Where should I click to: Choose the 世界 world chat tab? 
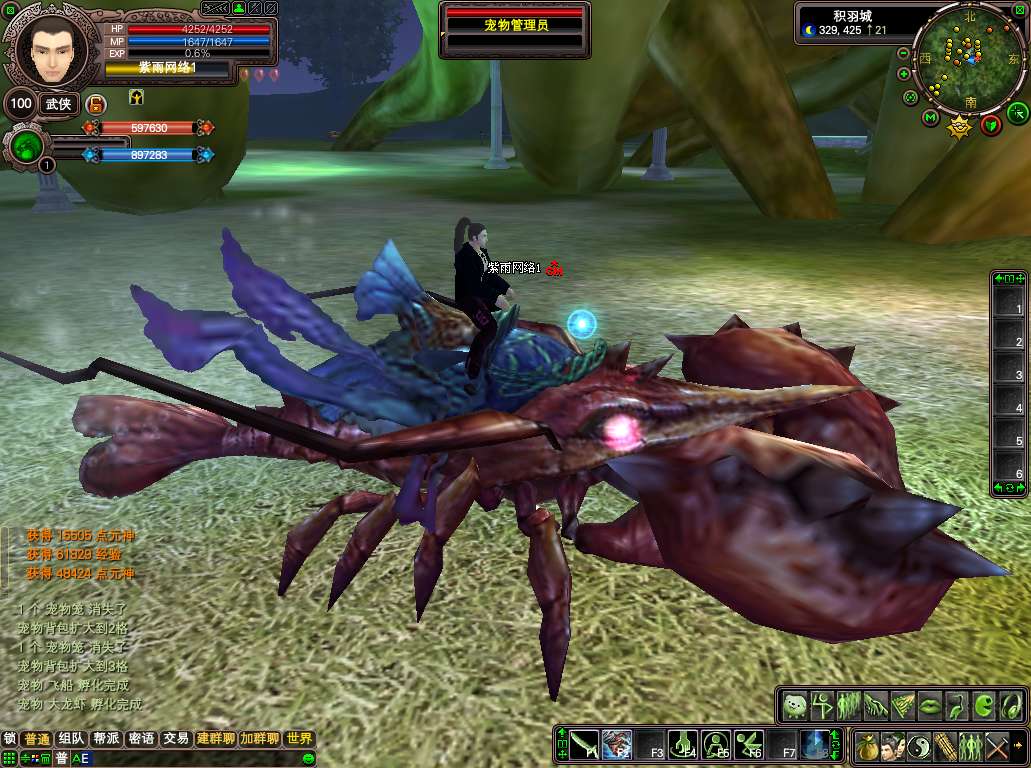click(299, 739)
